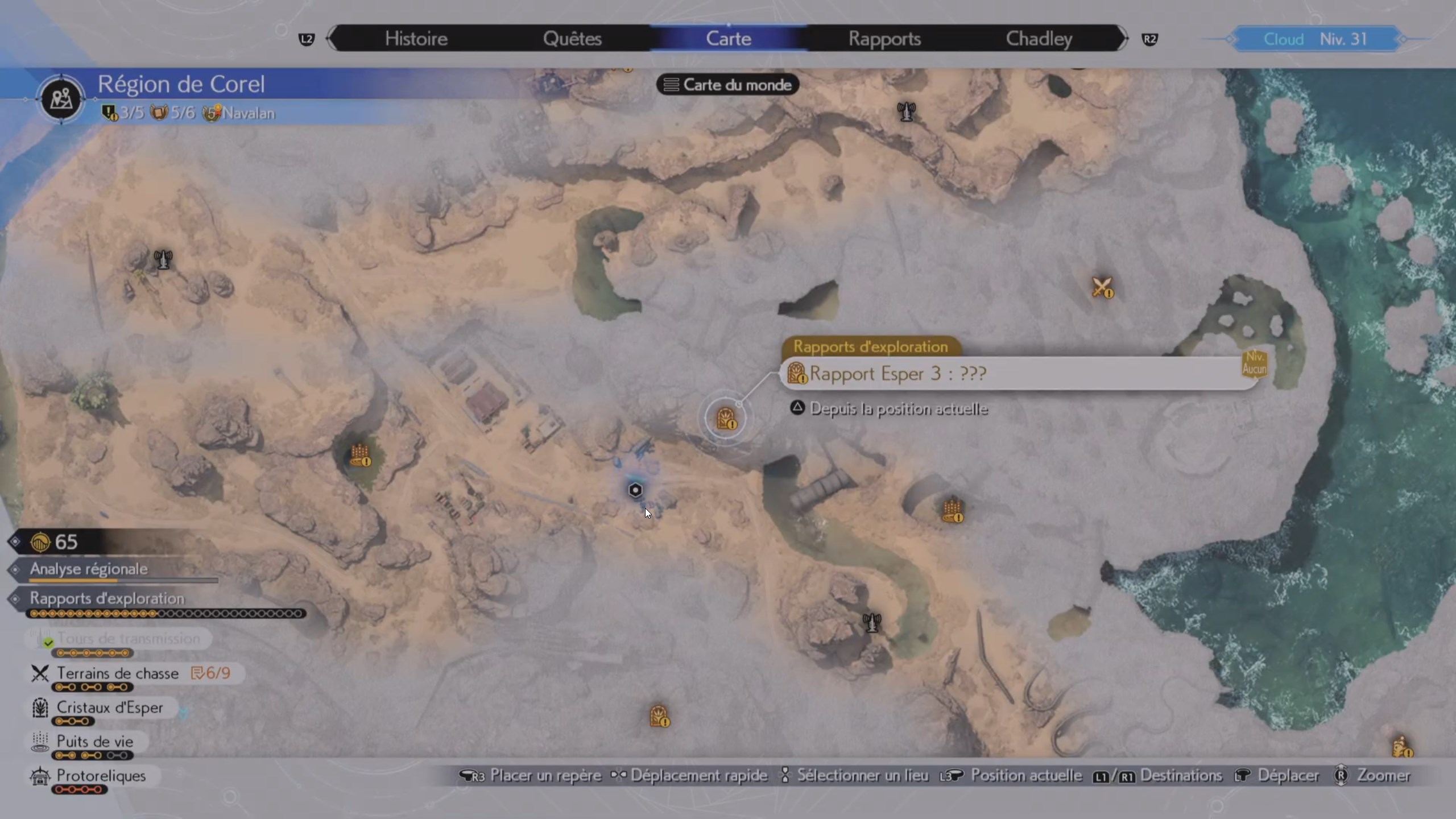Select the Protoreliques filter
Viewport: 1456px width, 819px height.
click(101, 776)
